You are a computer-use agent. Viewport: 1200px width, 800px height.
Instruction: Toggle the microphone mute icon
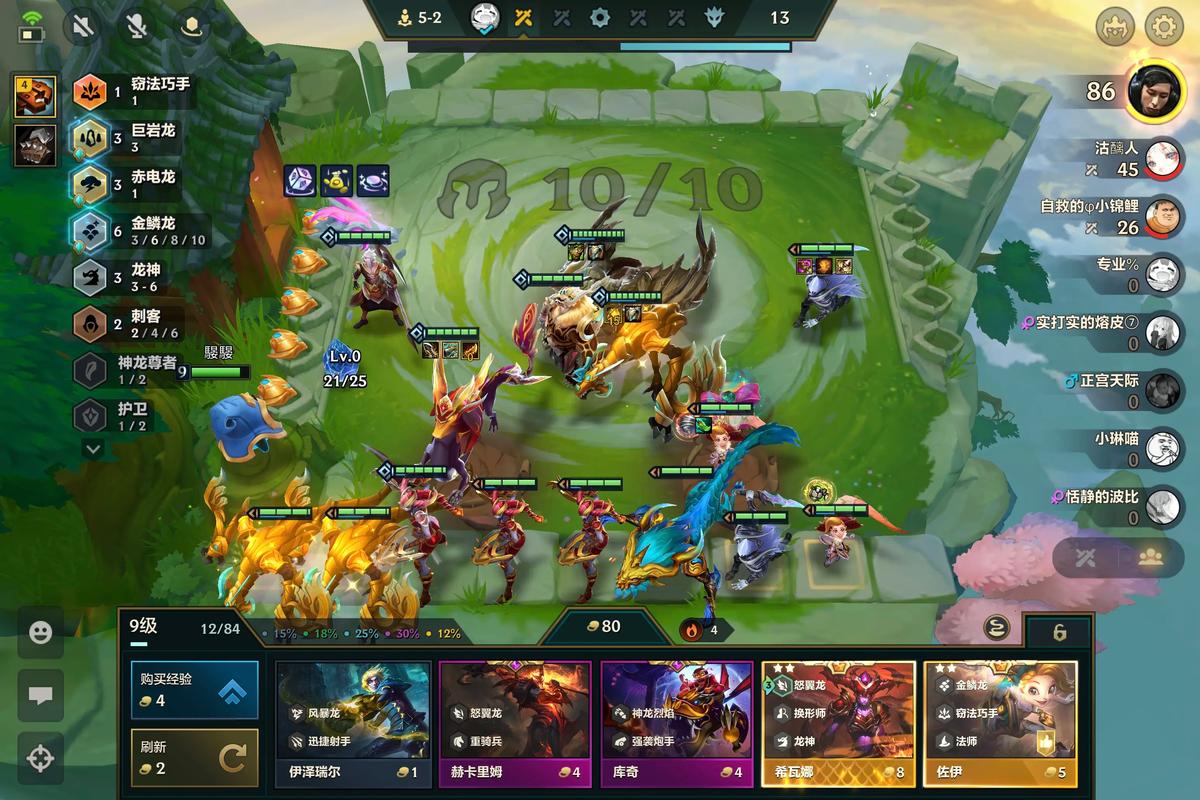(136, 26)
